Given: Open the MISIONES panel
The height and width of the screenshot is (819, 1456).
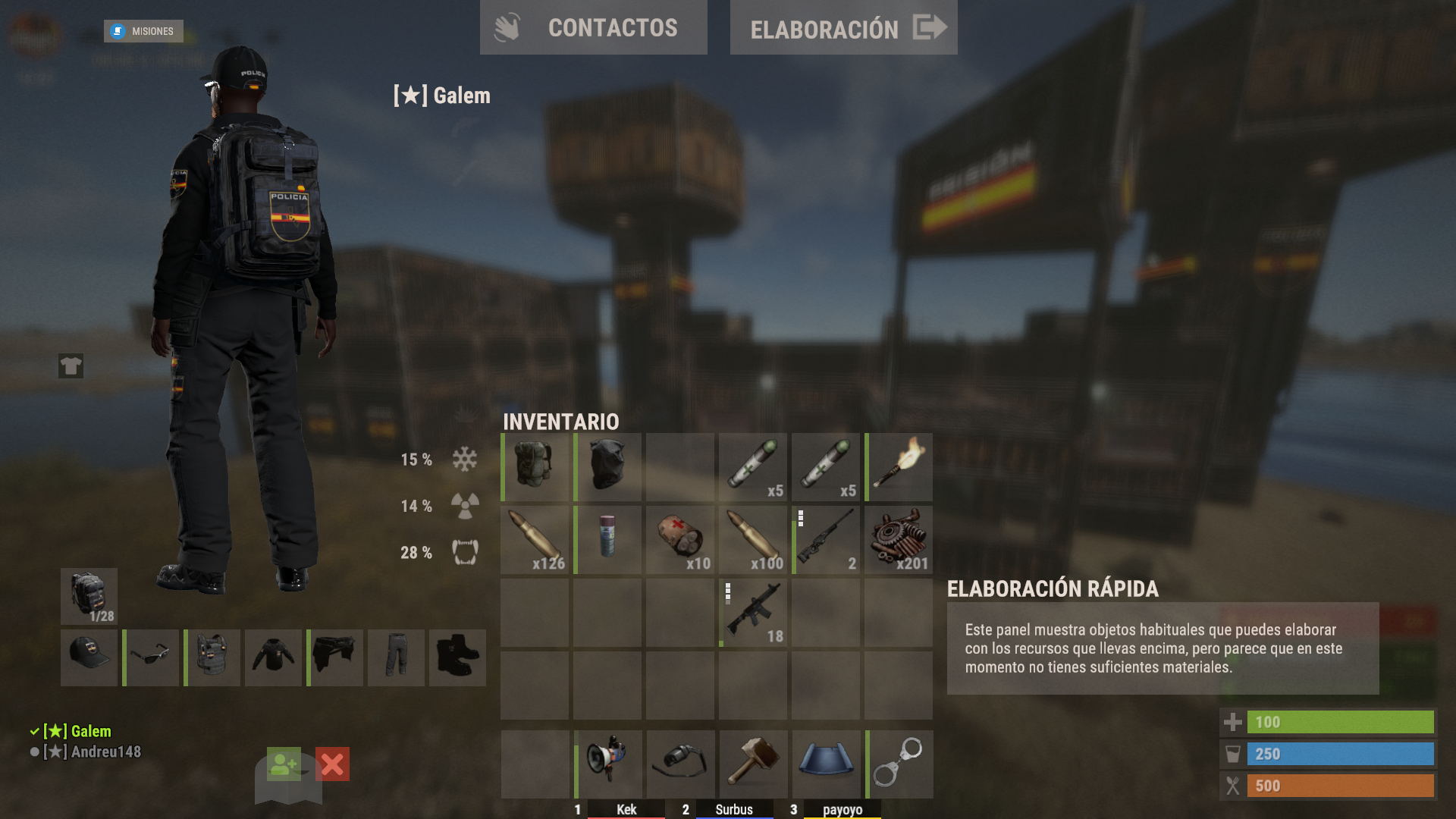Looking at the screenshot, I should [x=143, y=31].
